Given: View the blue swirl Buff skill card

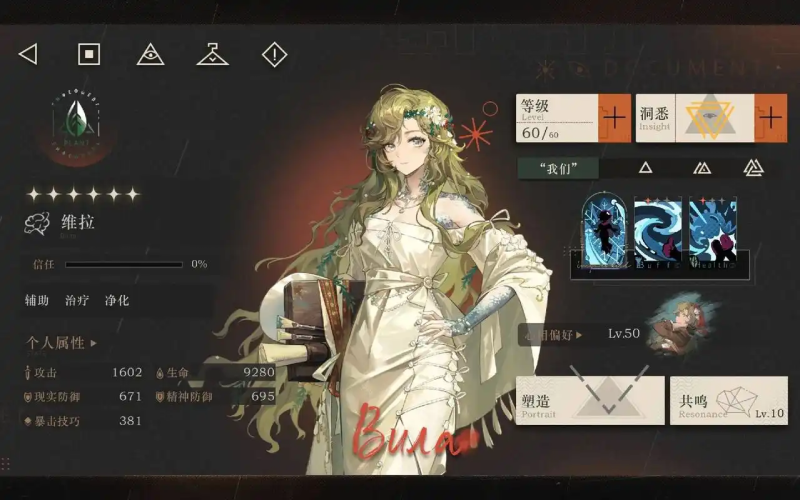Looking at the screenshot, I should point(658,230).
